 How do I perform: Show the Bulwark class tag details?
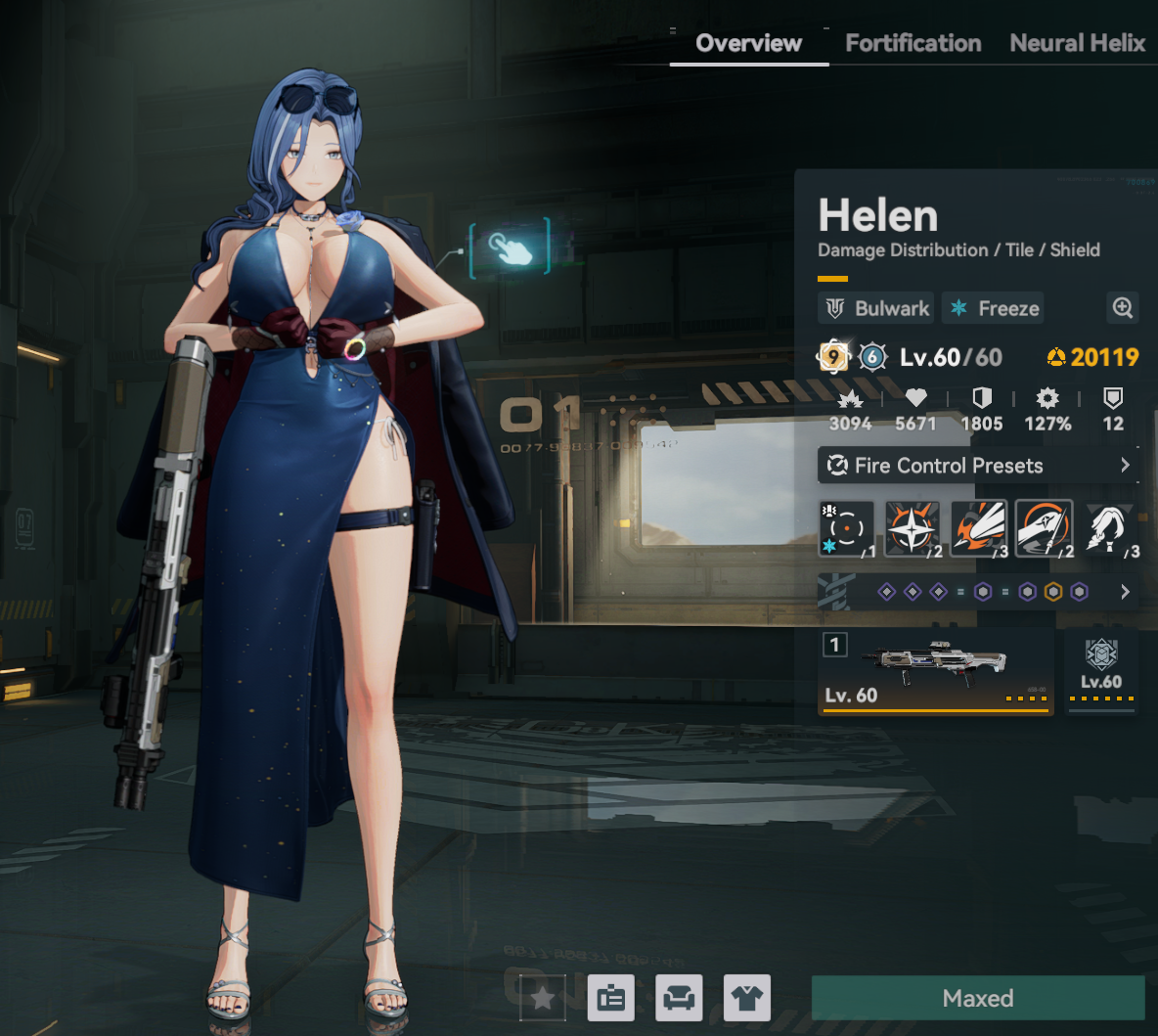876,308
